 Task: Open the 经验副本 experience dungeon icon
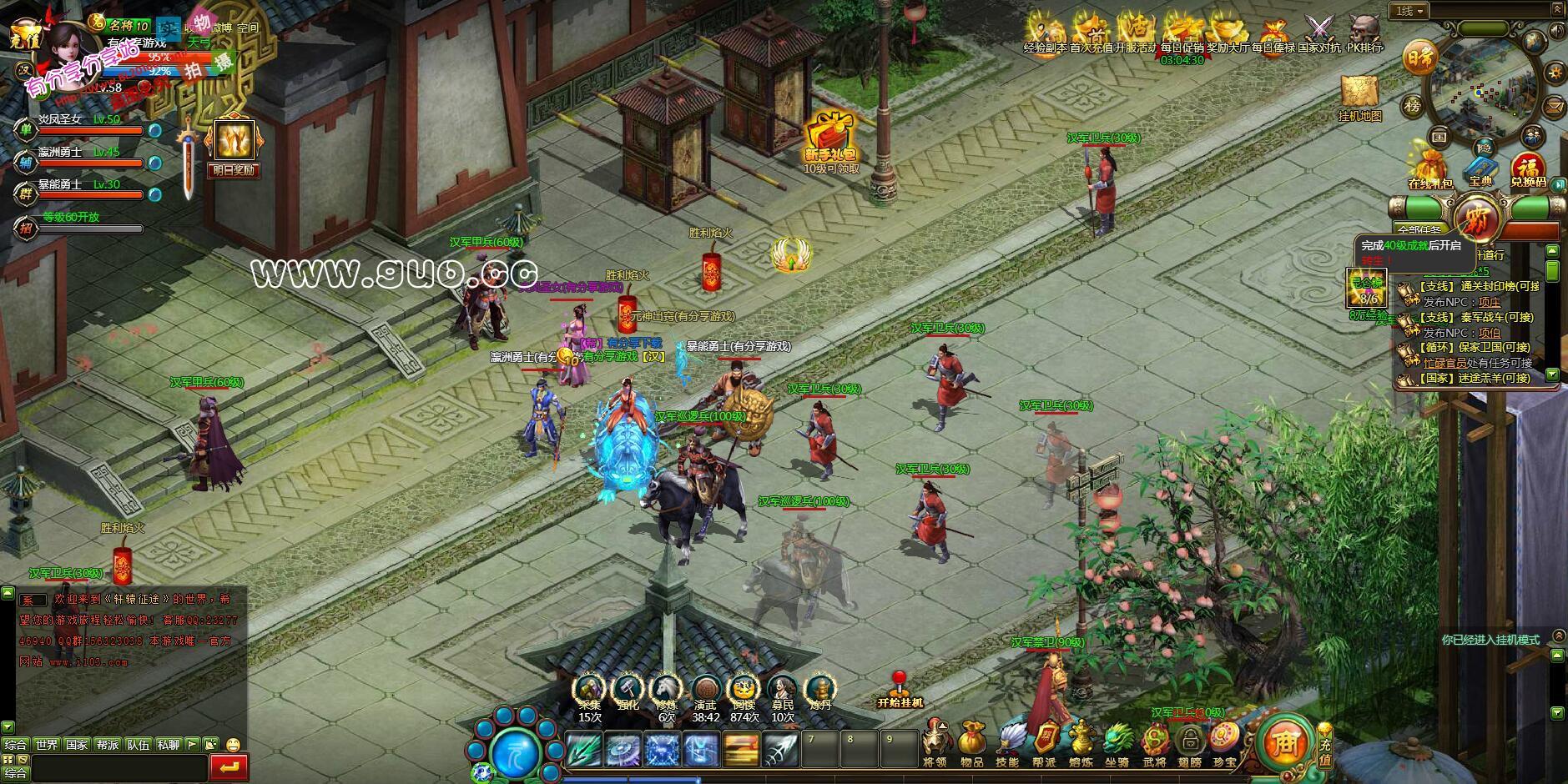pyautogui.click(x=1045, y=33)
